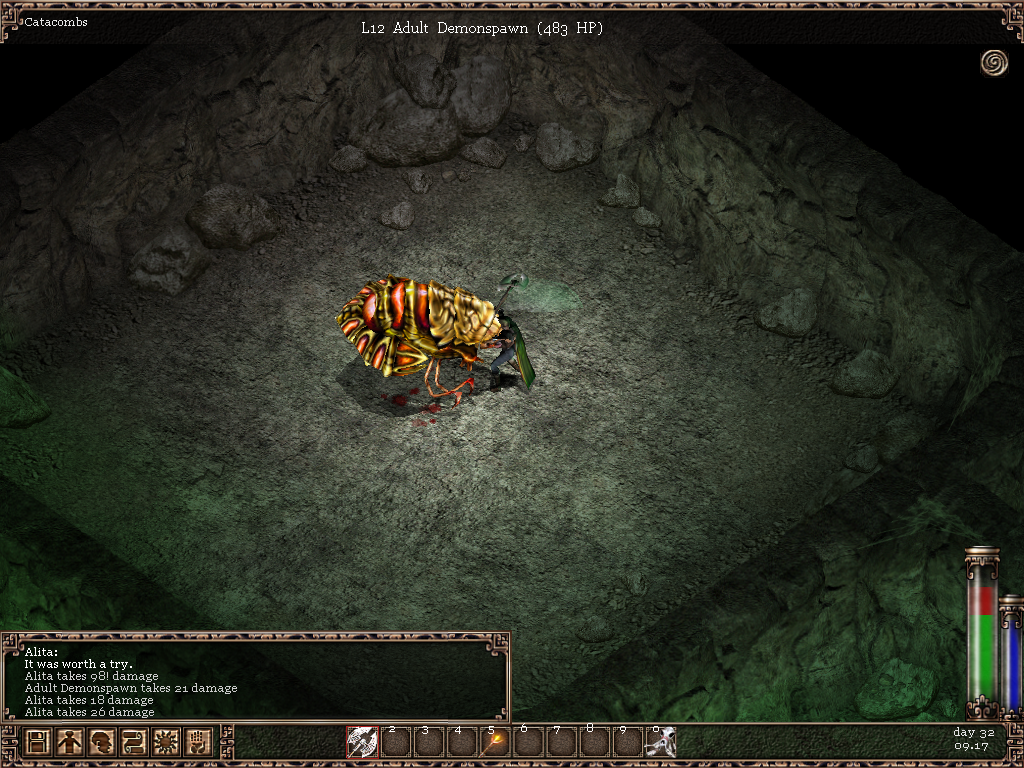1024x768 pixels.
Task: Click the open hand icon
Action: [197, 742]
